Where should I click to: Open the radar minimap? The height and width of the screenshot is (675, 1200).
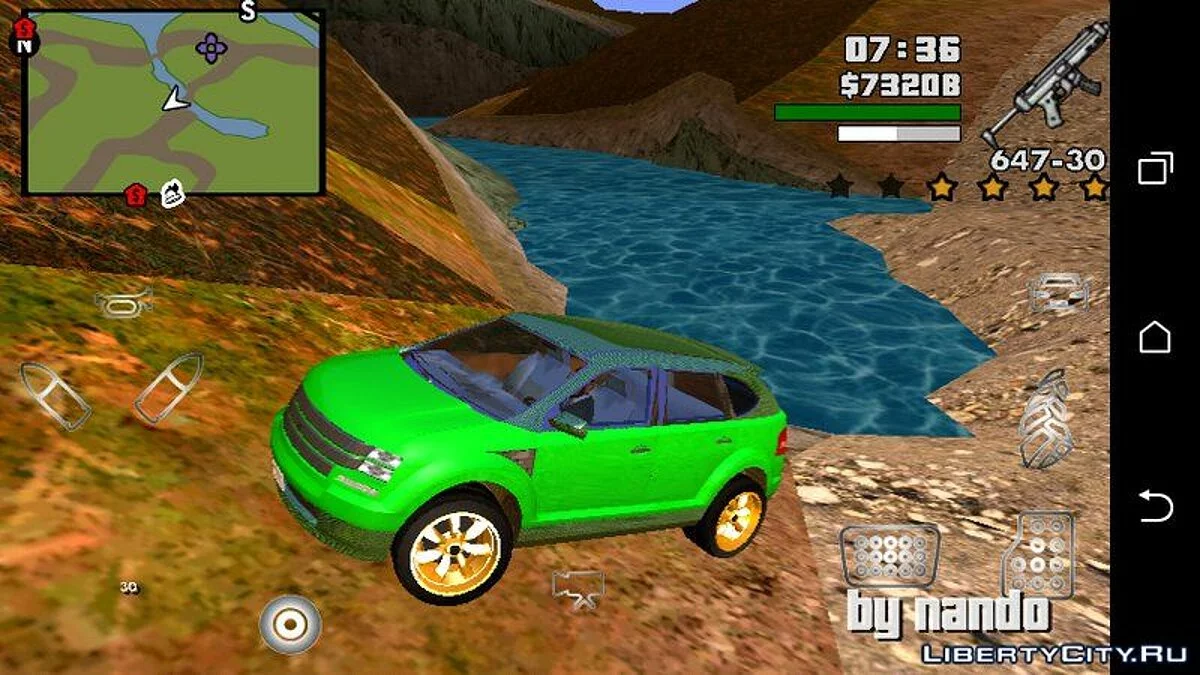(x=173, y=103)
